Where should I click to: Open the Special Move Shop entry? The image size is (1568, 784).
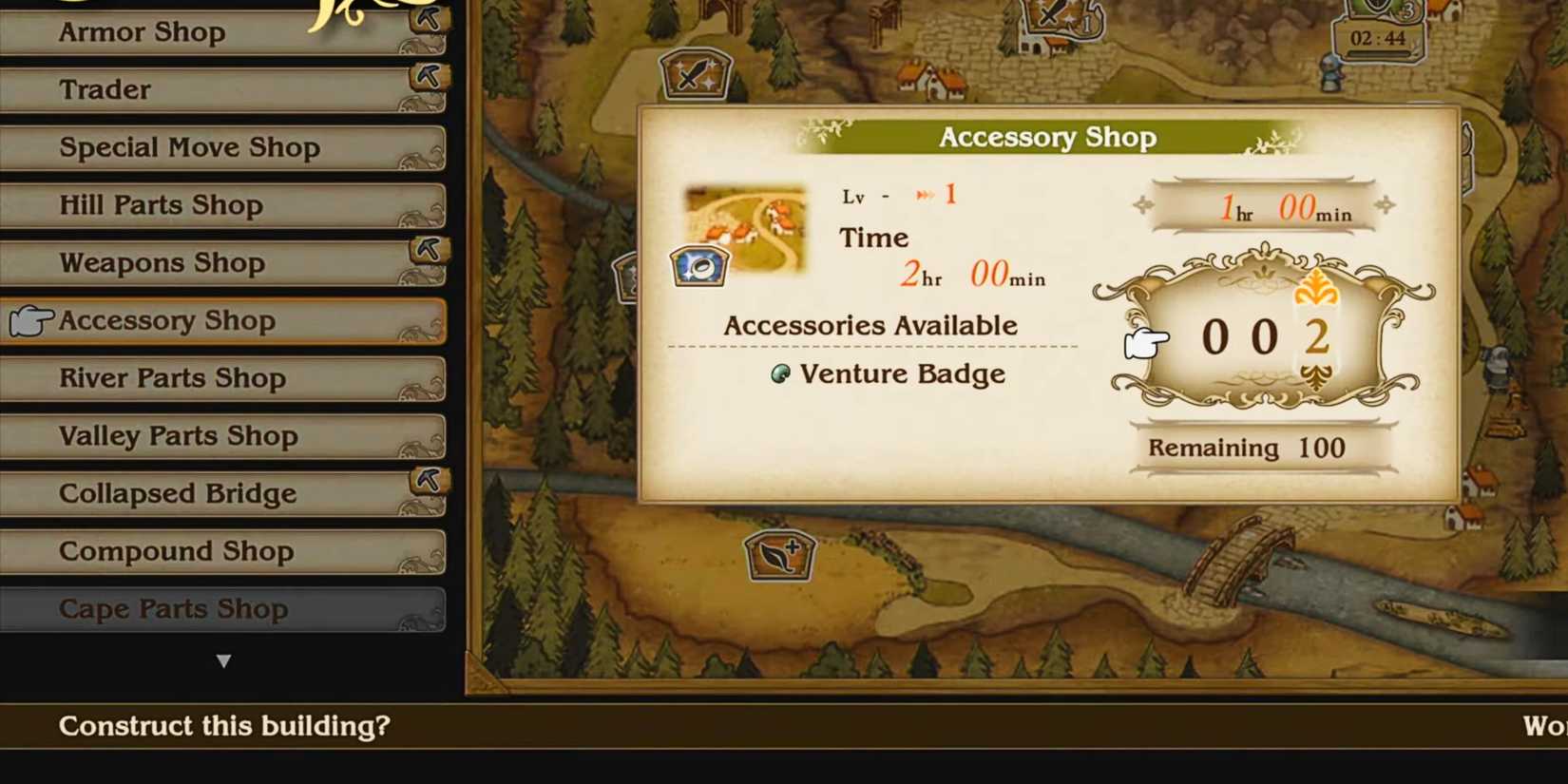pos(223,147)
